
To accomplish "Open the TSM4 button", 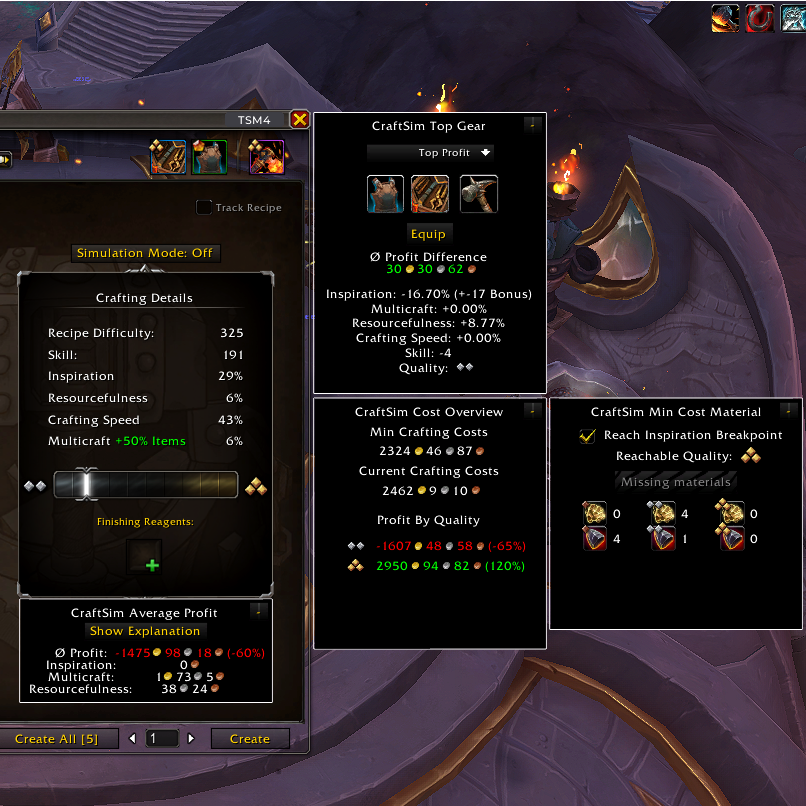I will click(253, 120).
